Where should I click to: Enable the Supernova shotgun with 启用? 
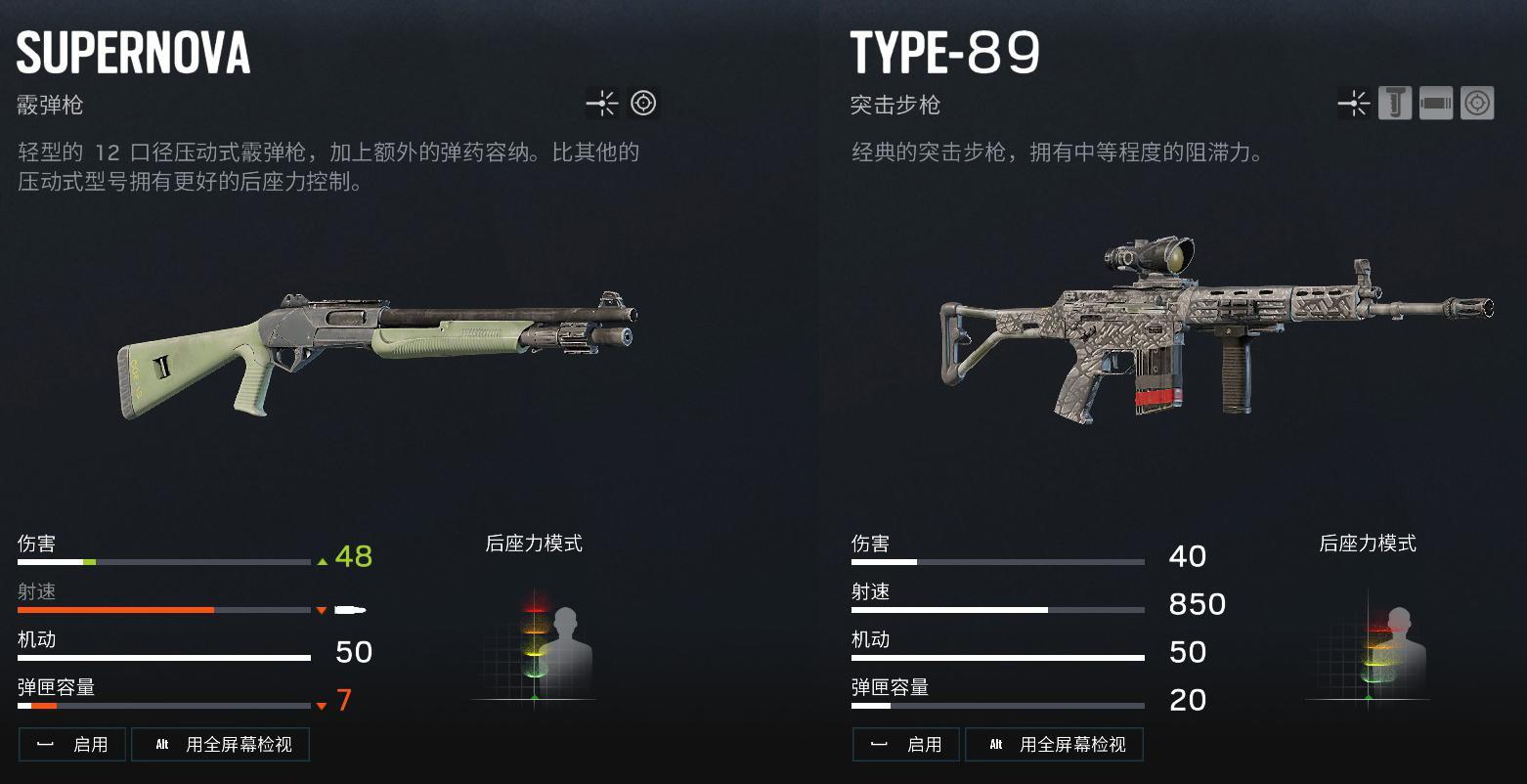(72, 745)
